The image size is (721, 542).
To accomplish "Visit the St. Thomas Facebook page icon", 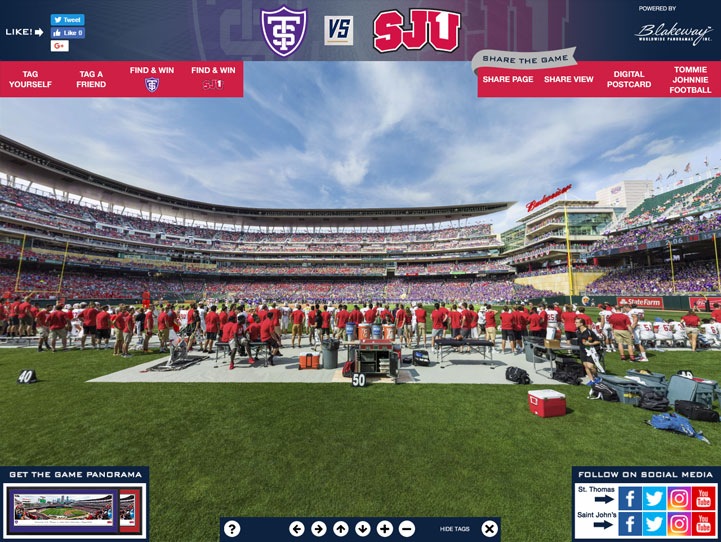I will pyautogui.click(x=630, y=498).
